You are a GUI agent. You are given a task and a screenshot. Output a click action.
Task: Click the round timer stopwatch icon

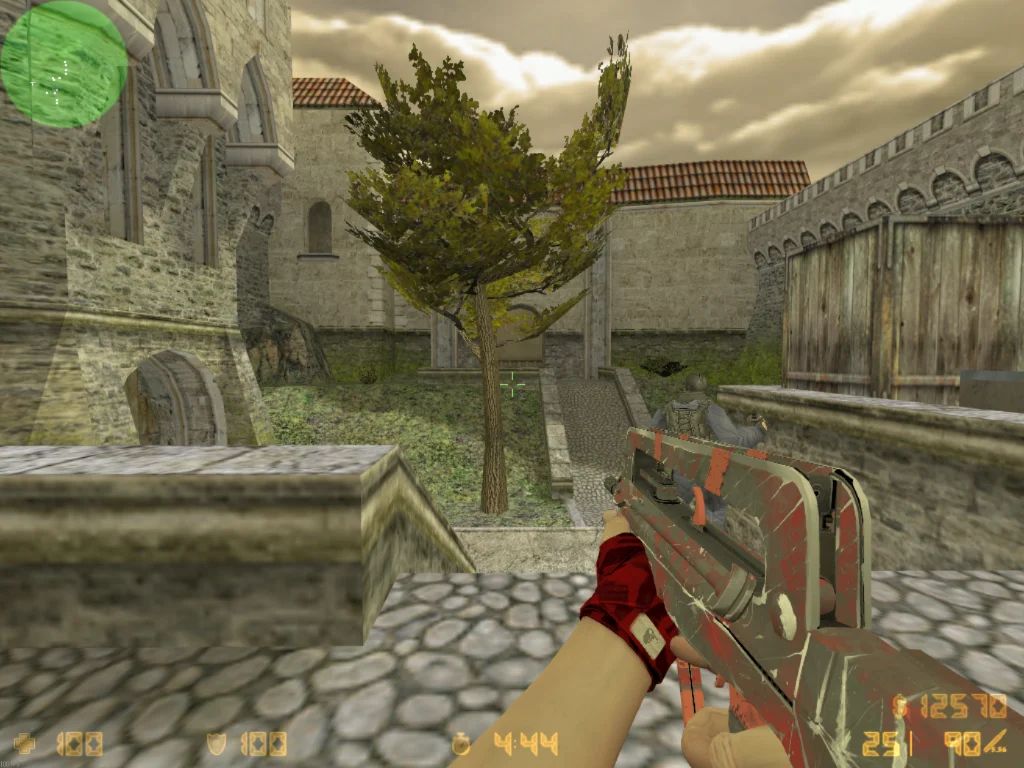(x=462, y=744)
